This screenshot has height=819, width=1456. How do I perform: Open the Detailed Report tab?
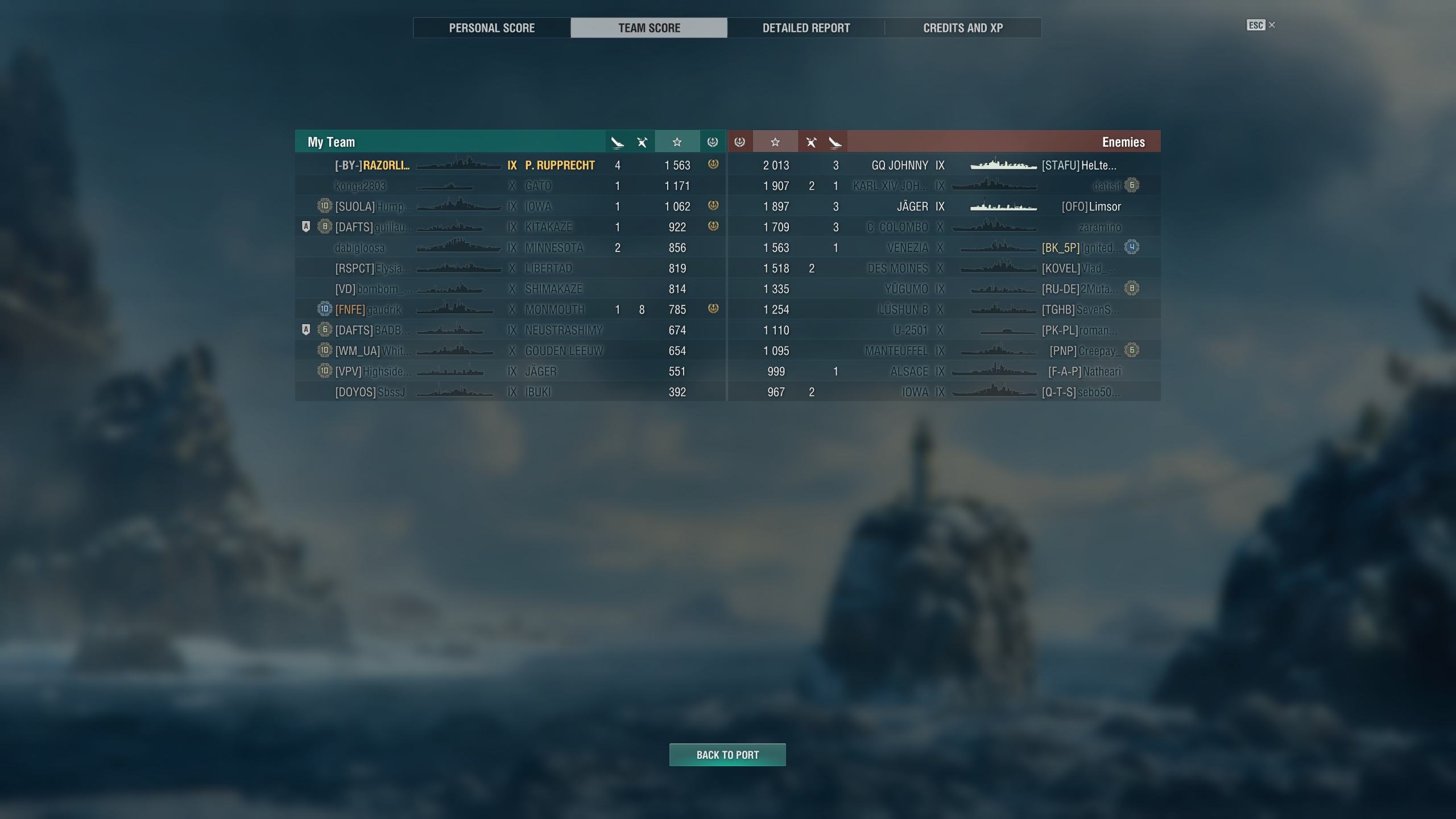806,27
